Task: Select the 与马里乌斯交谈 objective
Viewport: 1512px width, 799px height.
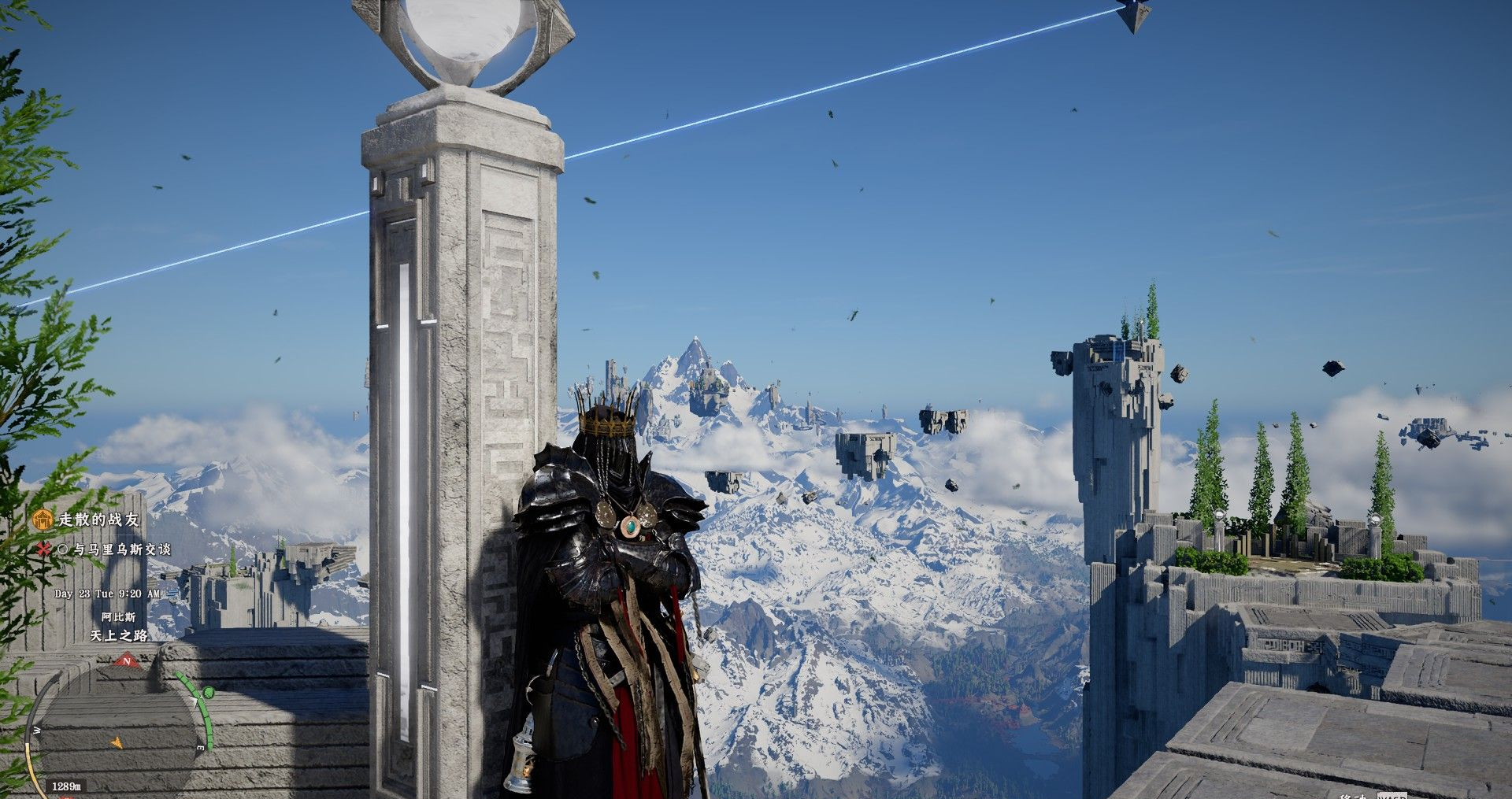Action: coord(122,549)
